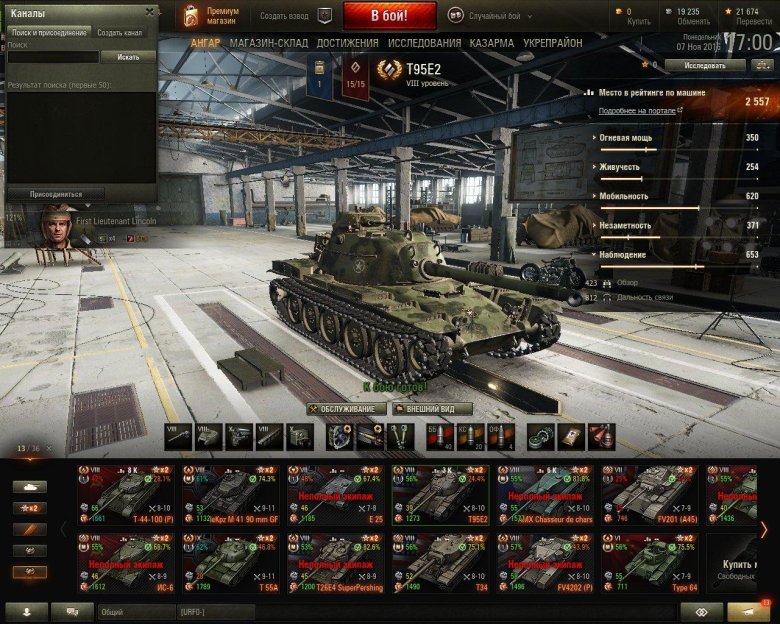Switch to the Создать канал tab

click(119, 33)
